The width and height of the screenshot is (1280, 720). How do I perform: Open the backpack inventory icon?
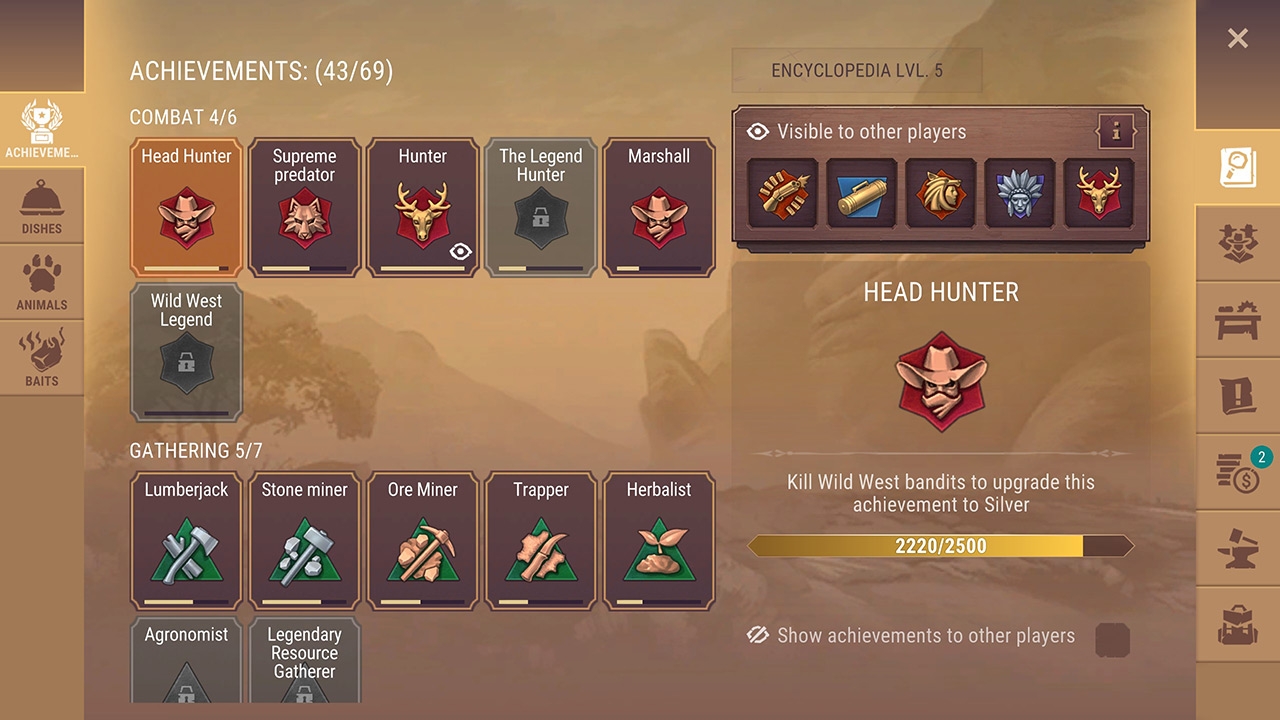(1238, 626)
